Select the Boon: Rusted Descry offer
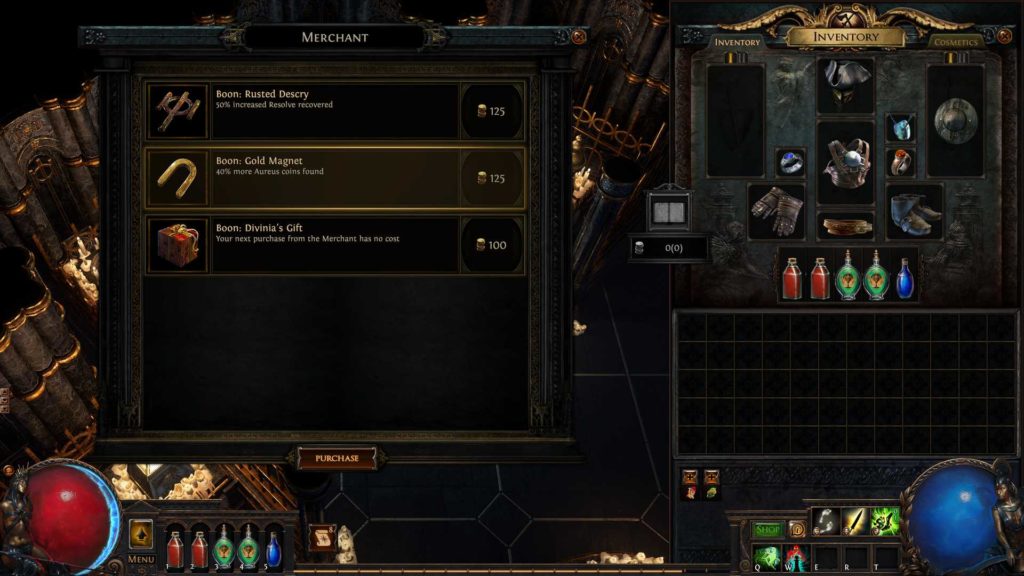 pyautogui.click(x=334, y=110)
